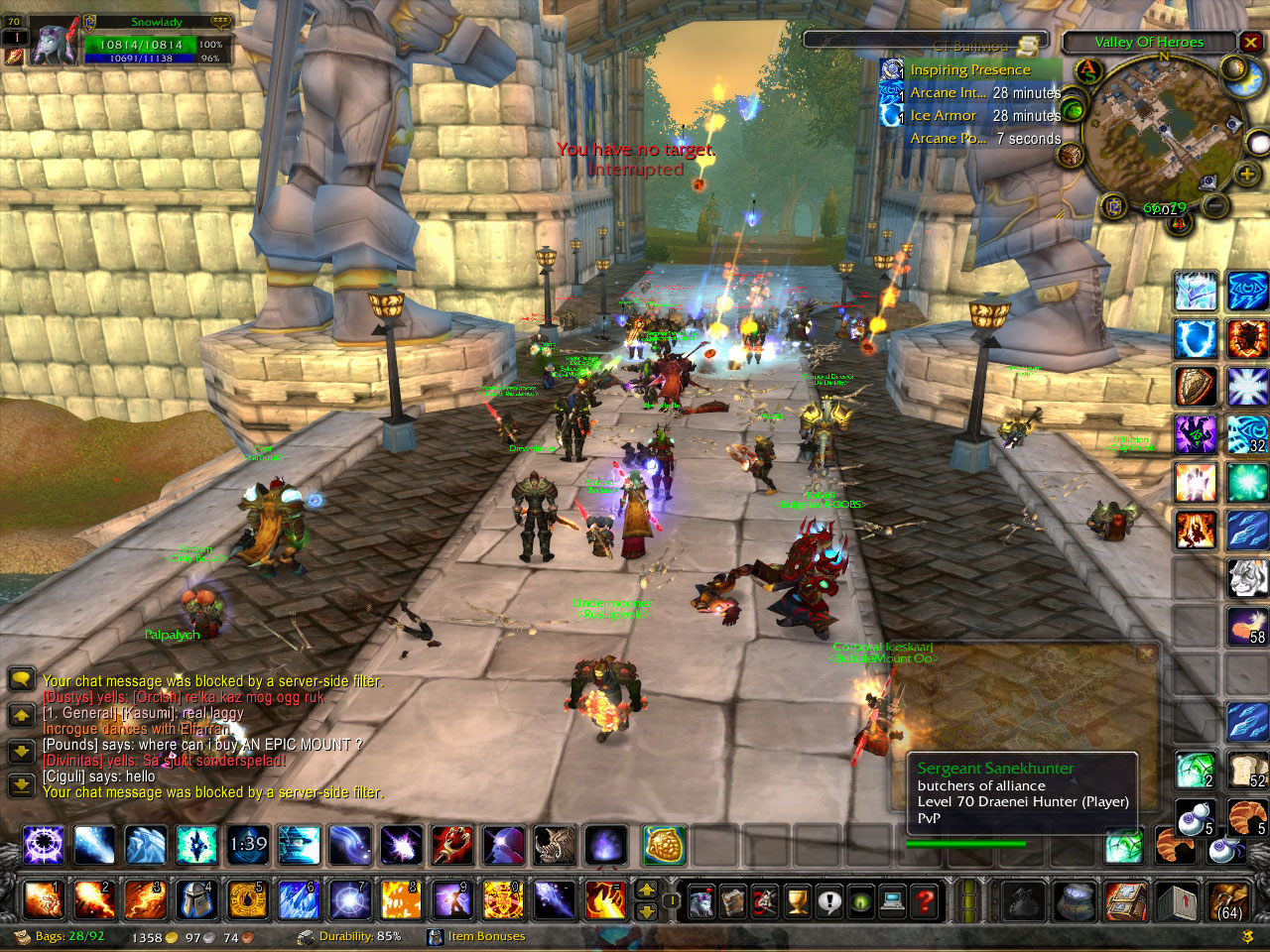Click the Valley Of Heroes minimap

point(1162,129)
